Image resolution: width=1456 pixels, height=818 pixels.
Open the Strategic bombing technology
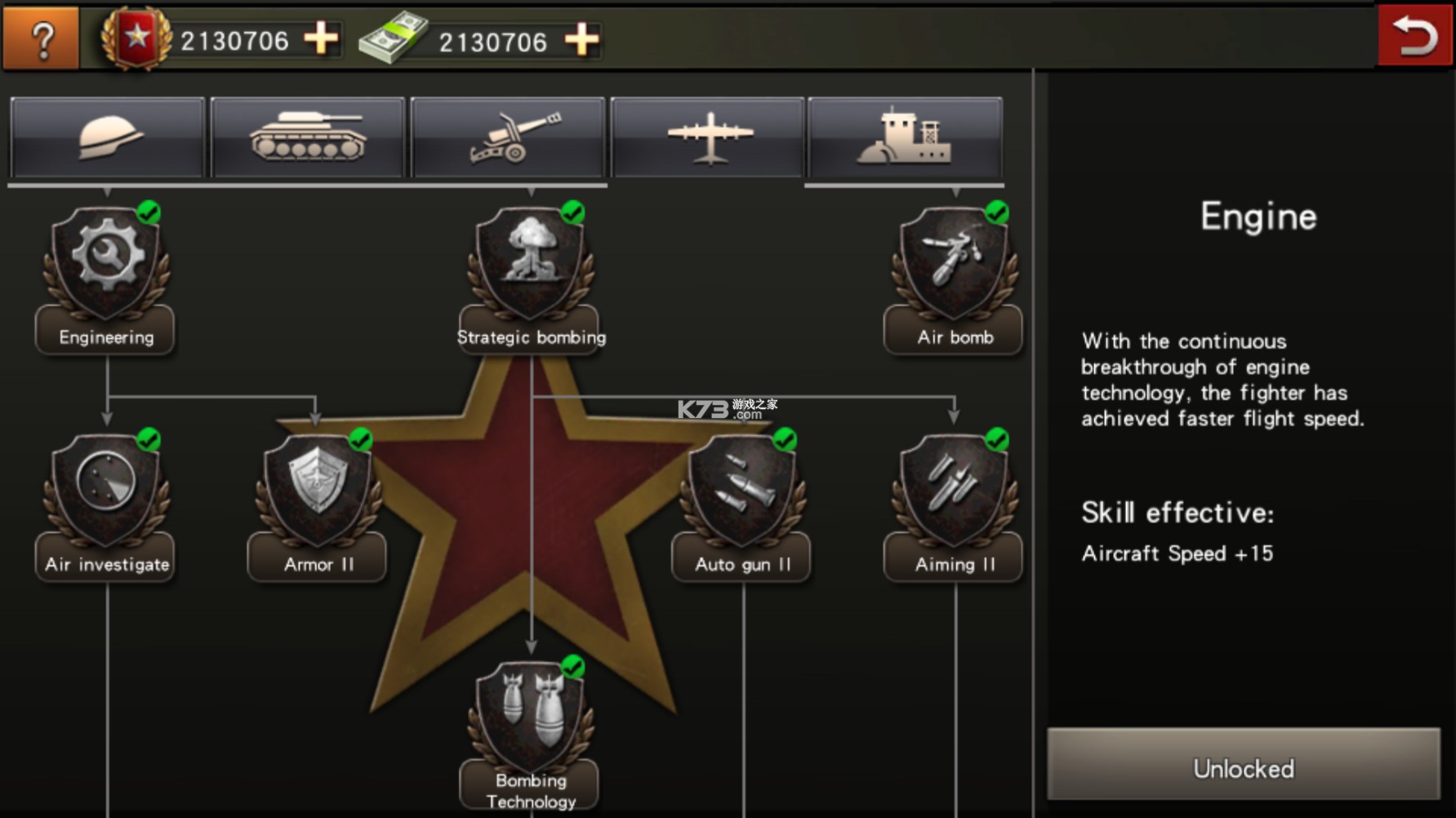coord(531,261)
